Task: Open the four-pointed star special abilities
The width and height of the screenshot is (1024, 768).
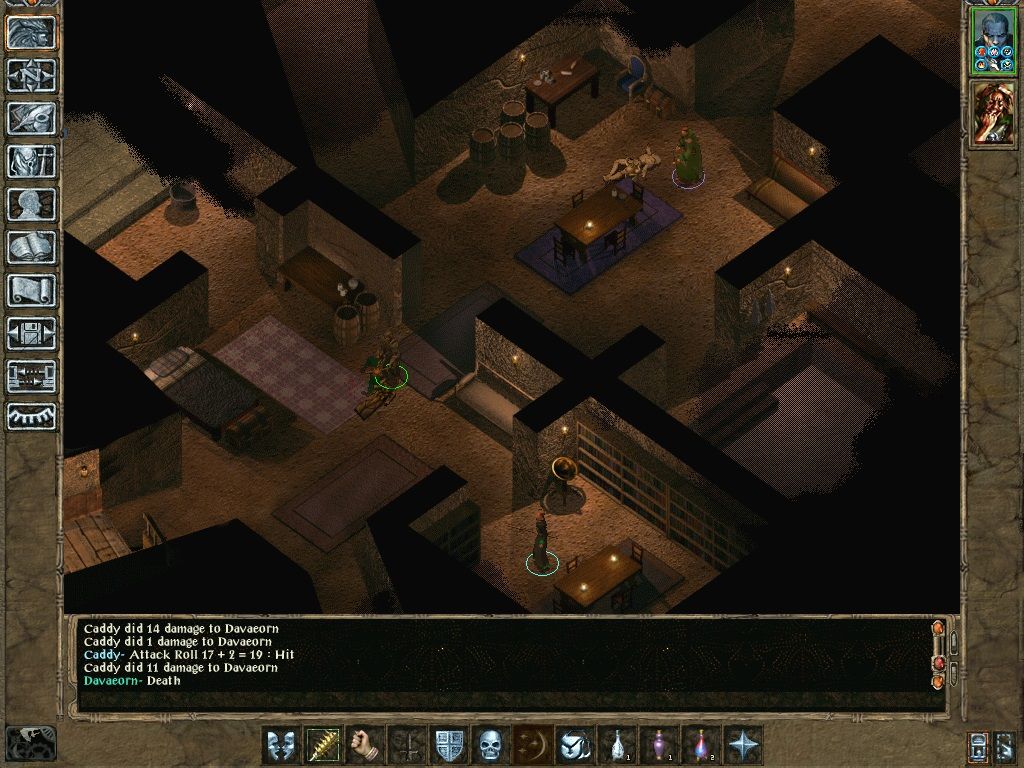Action: click(x=745, y=745)
